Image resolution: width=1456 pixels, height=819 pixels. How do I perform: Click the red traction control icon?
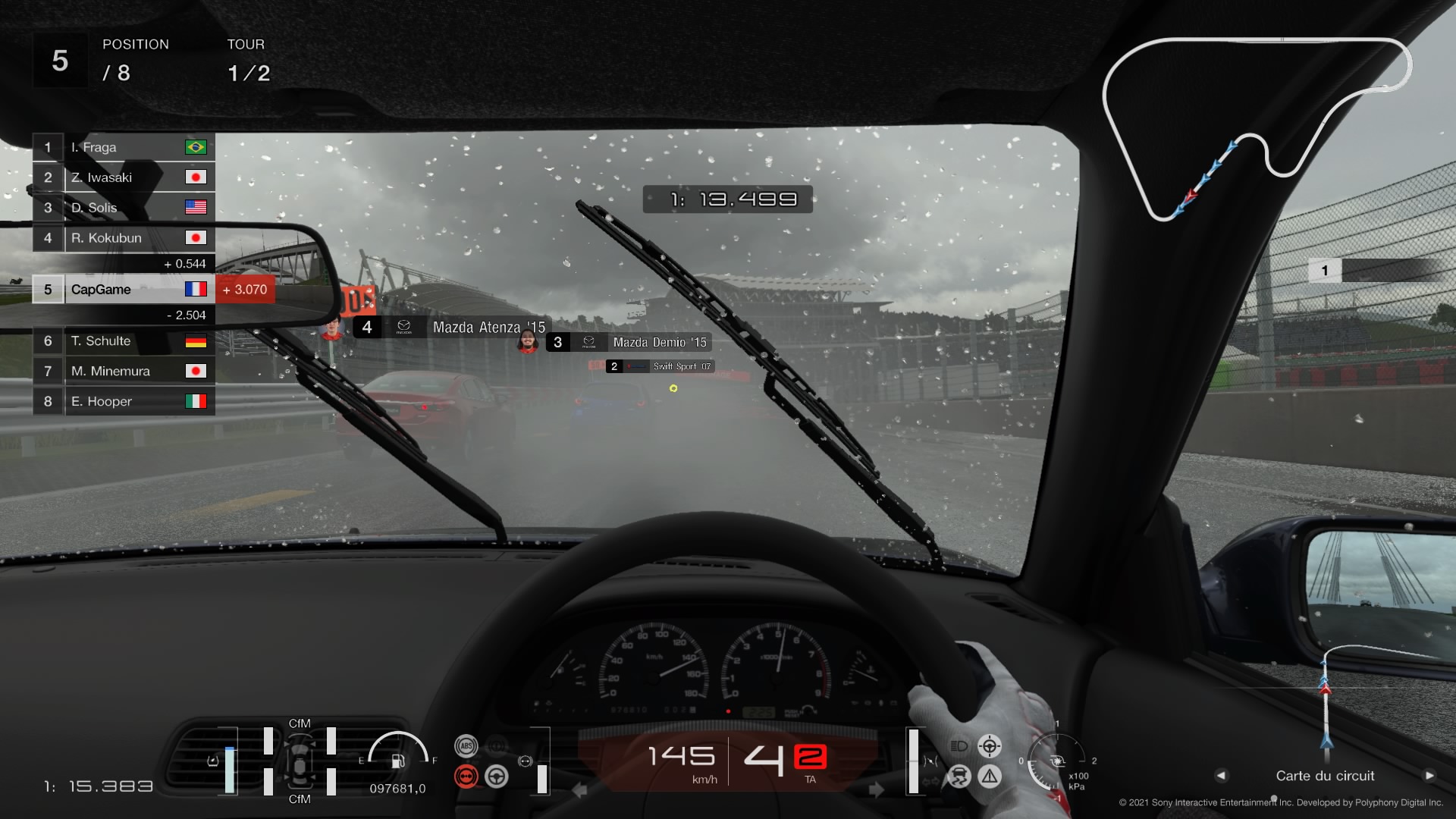[x=466, y=777]
